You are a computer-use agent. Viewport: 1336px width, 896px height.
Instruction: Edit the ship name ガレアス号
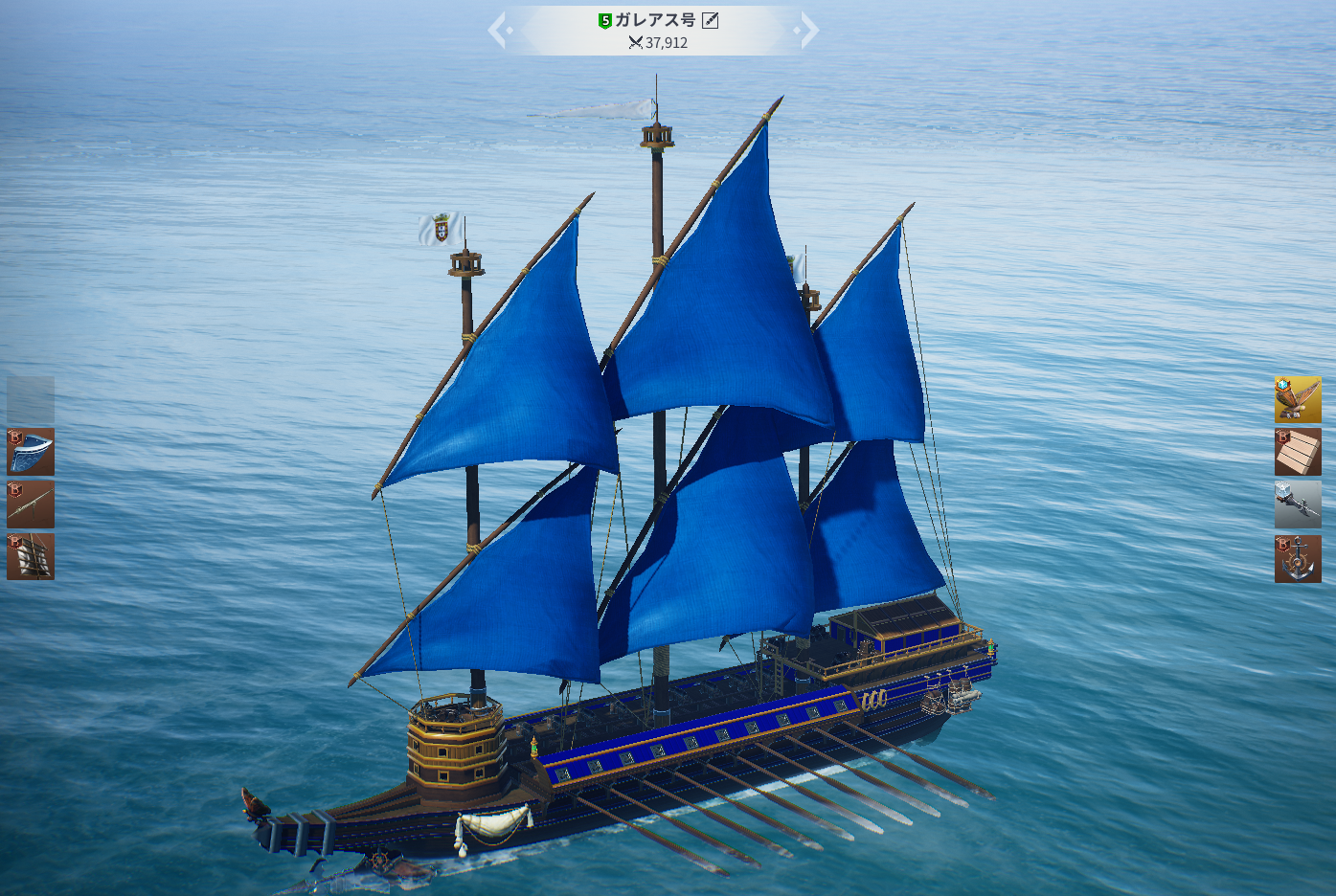click(711, 20)
